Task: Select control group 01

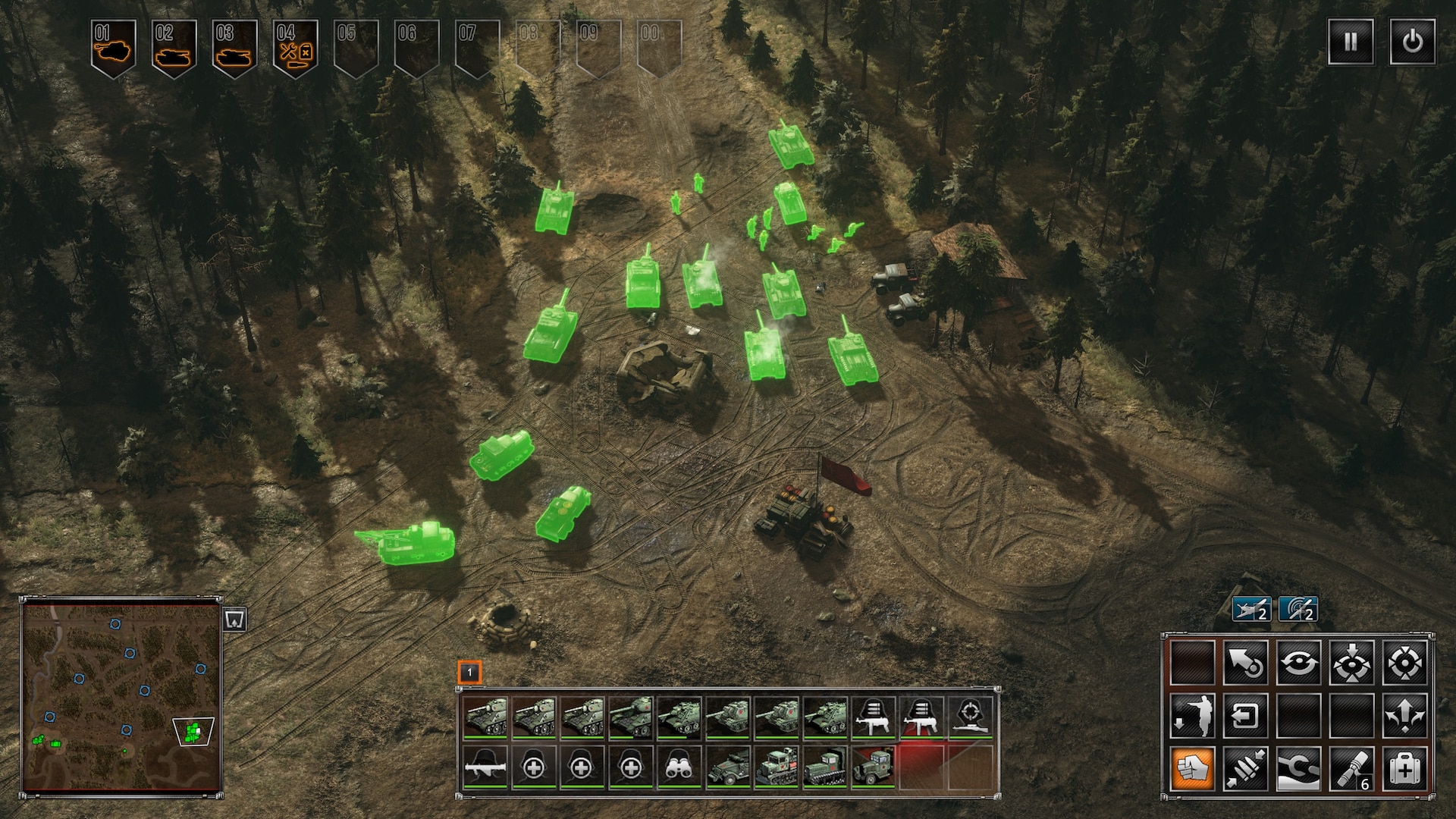Action: (x=113, y=47)
